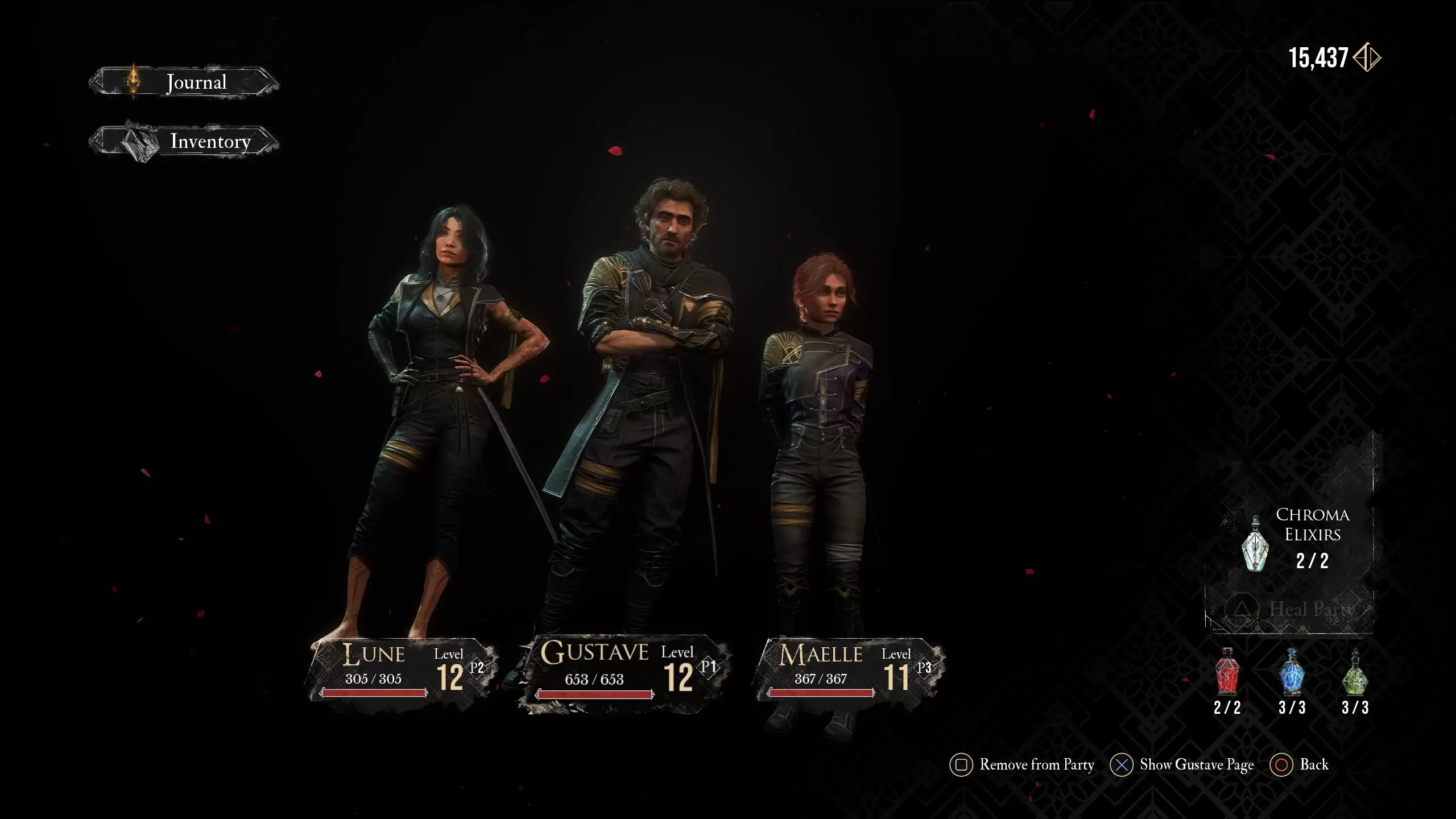Click the Heal Party button

pyautogui.click(x=1289, y=610)
